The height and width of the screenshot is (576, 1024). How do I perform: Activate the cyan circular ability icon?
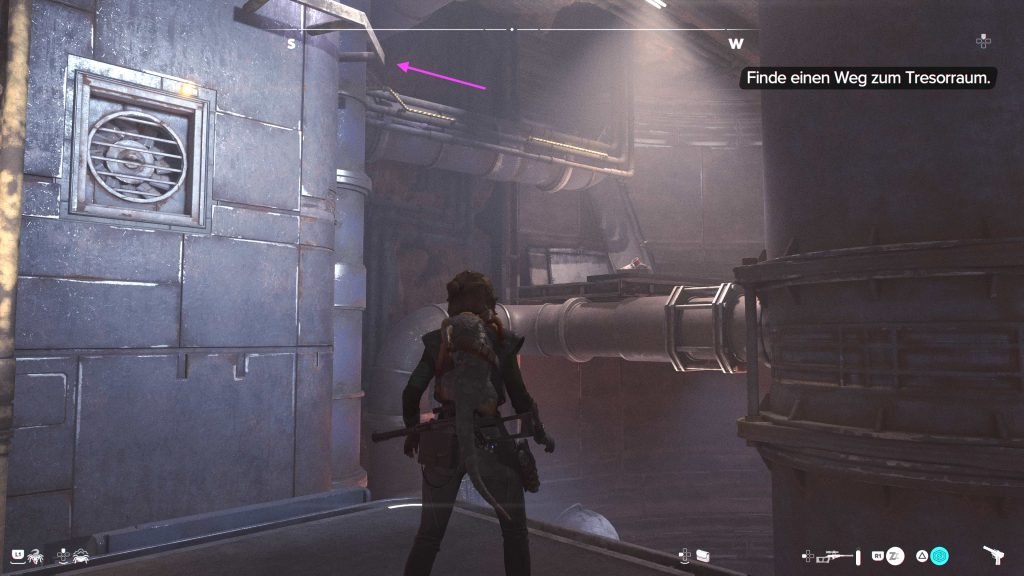940,555
